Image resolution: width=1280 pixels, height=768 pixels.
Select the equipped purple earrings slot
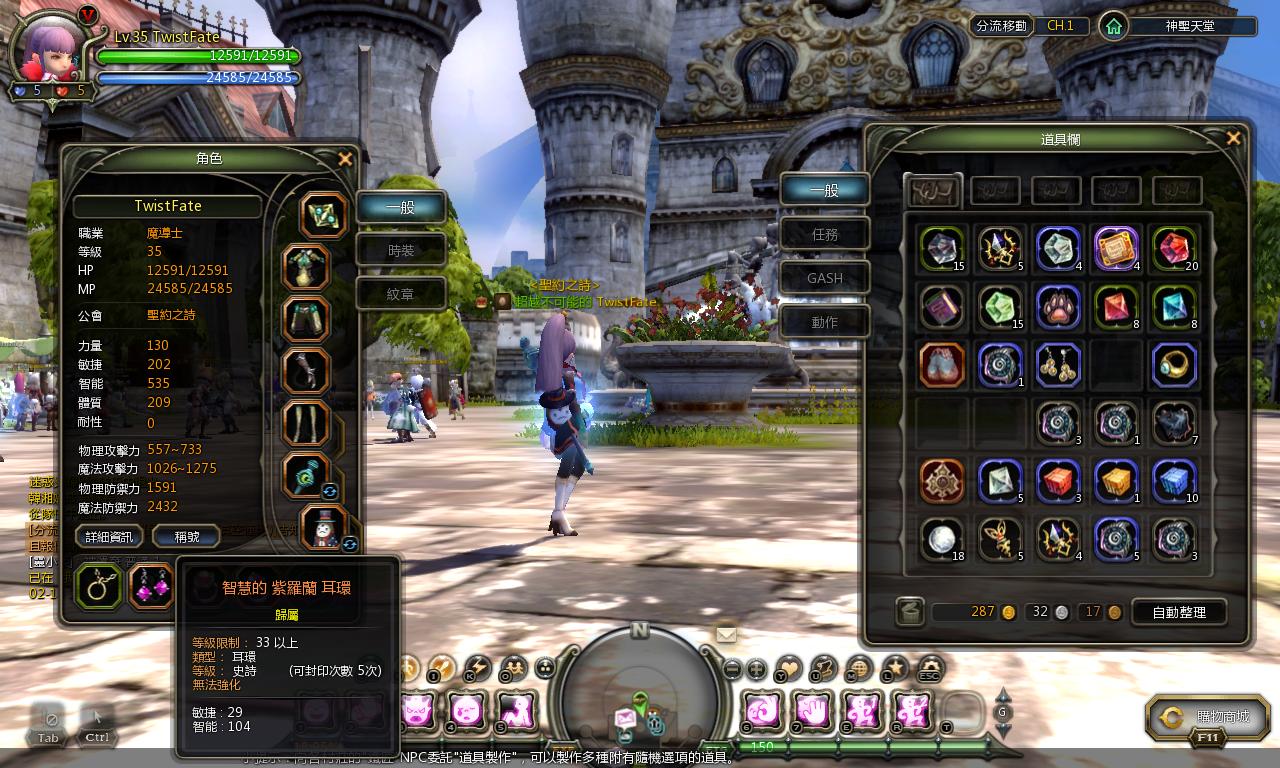coord(153,587)
